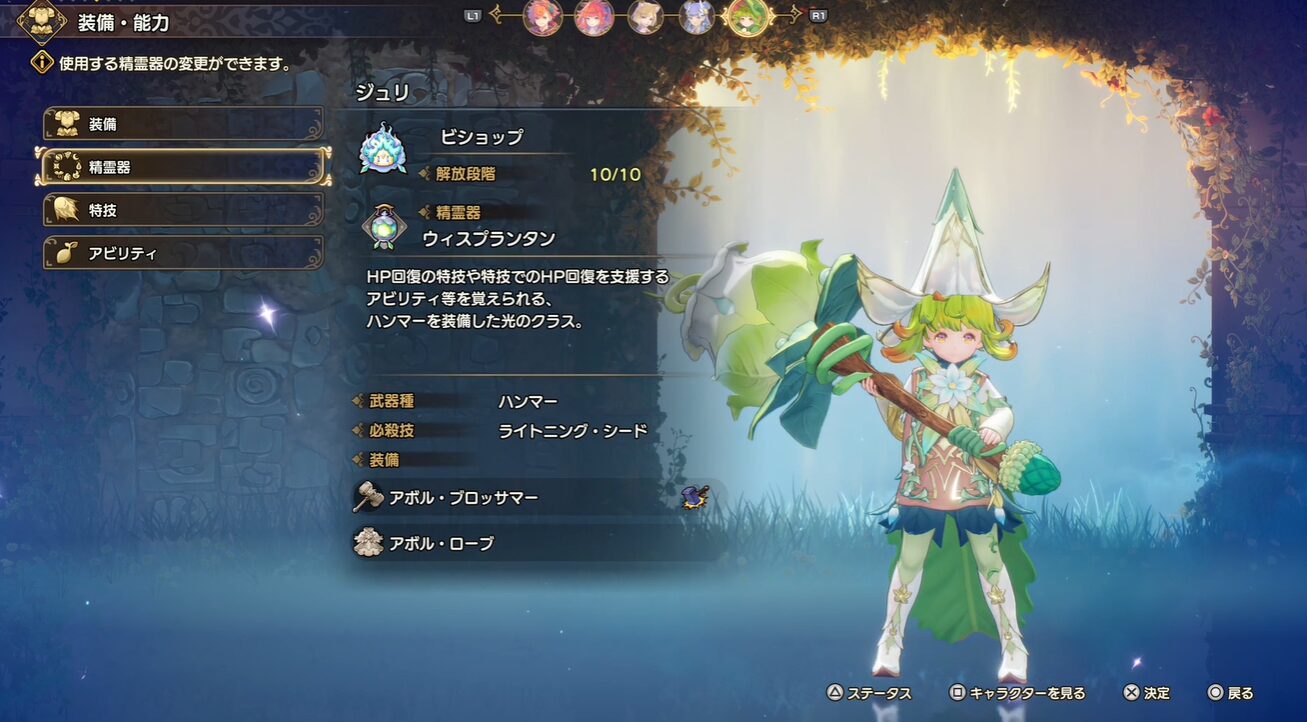
Task: Select the ウィスプランタン spirit vessel
Action: pyautogui.click(x=487, y=238)
